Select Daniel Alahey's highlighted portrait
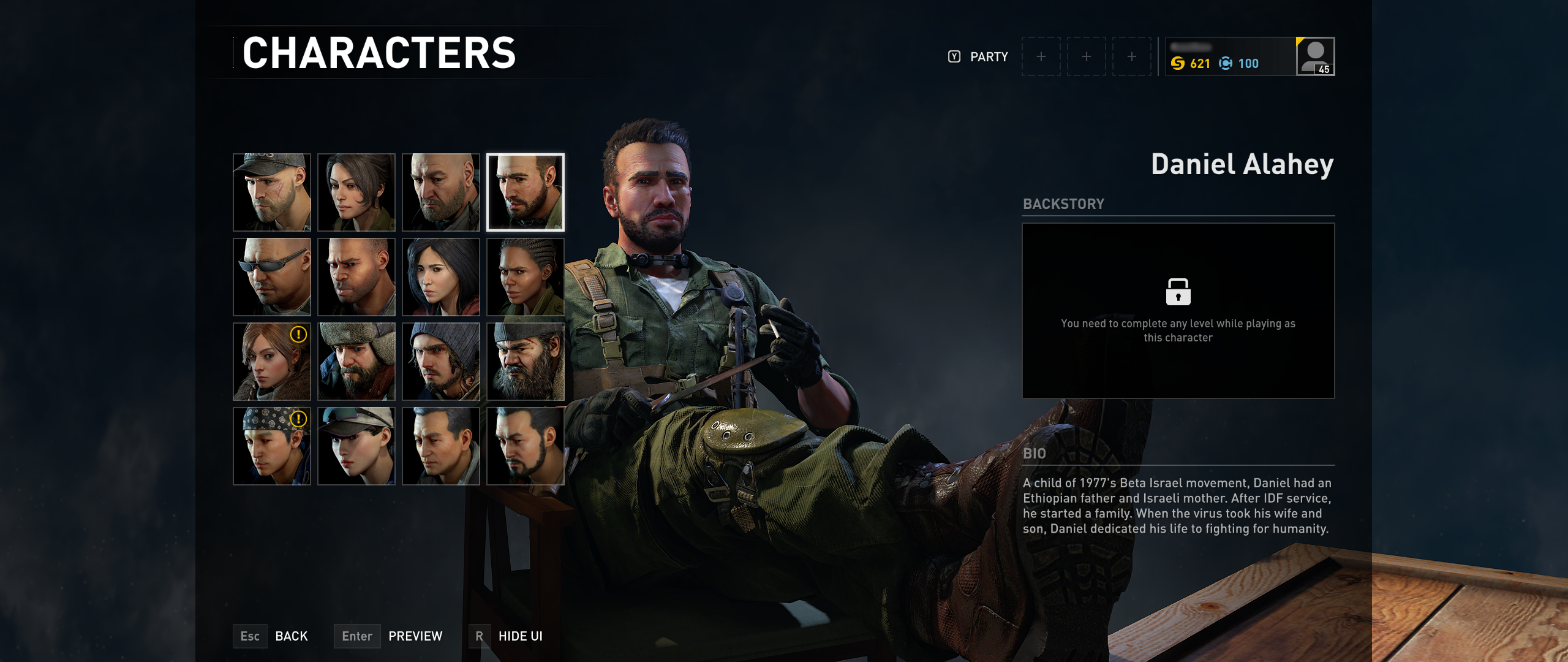The image size is (1568, 662). click(x=526, y=192)
